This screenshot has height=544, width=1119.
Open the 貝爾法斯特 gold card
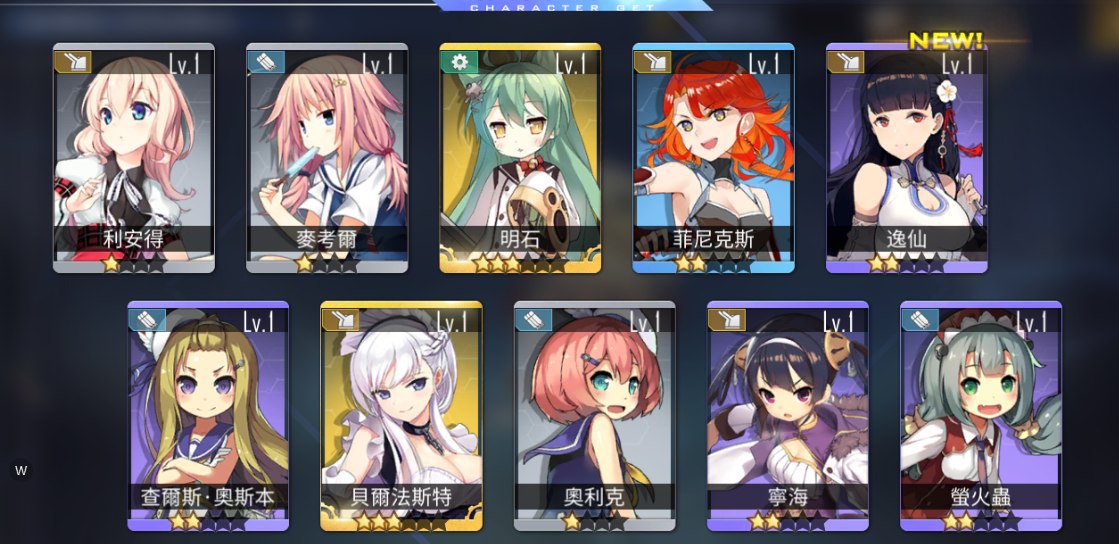(401, 415)
